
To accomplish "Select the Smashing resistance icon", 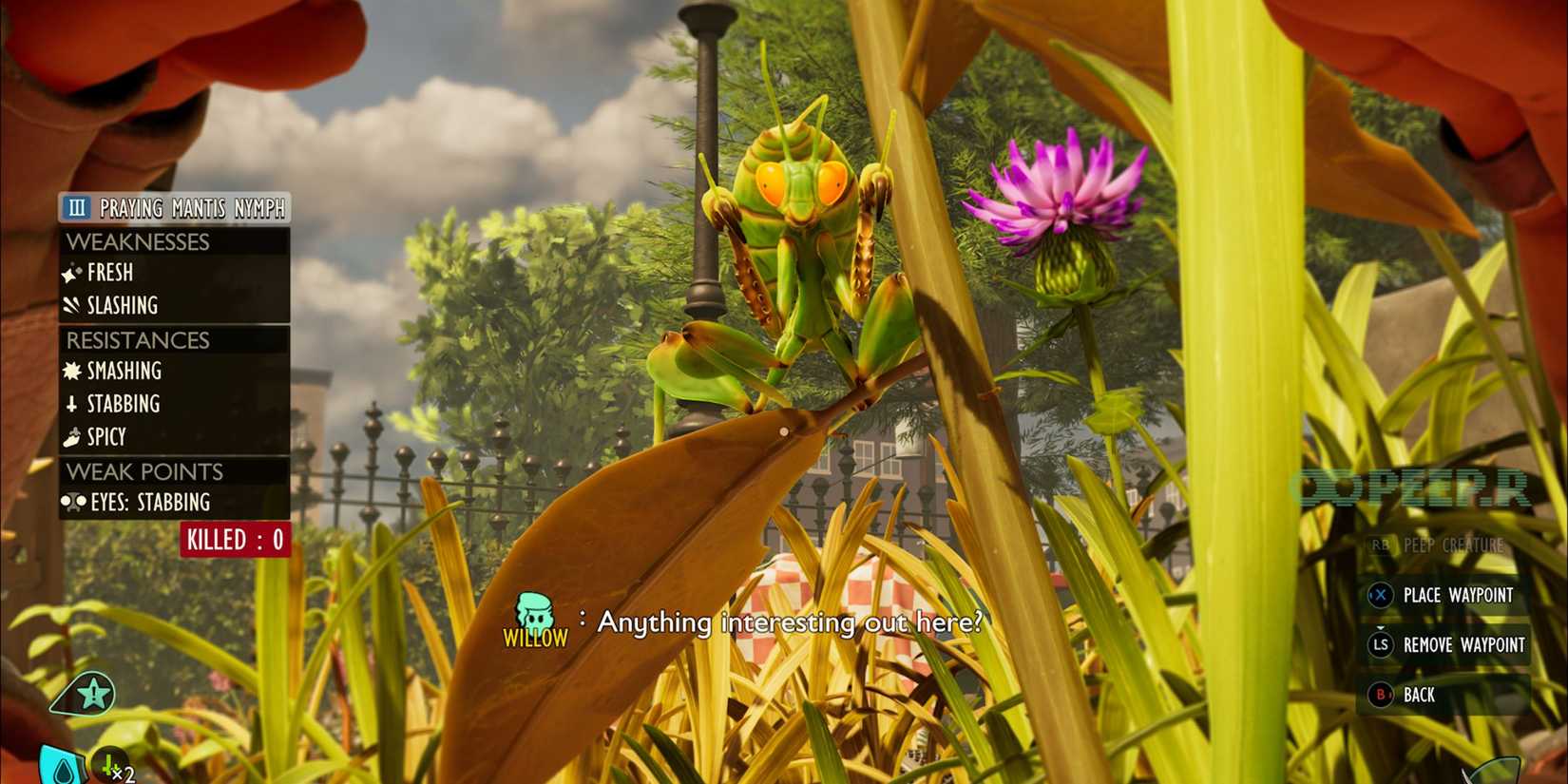I will coord(74,372).
